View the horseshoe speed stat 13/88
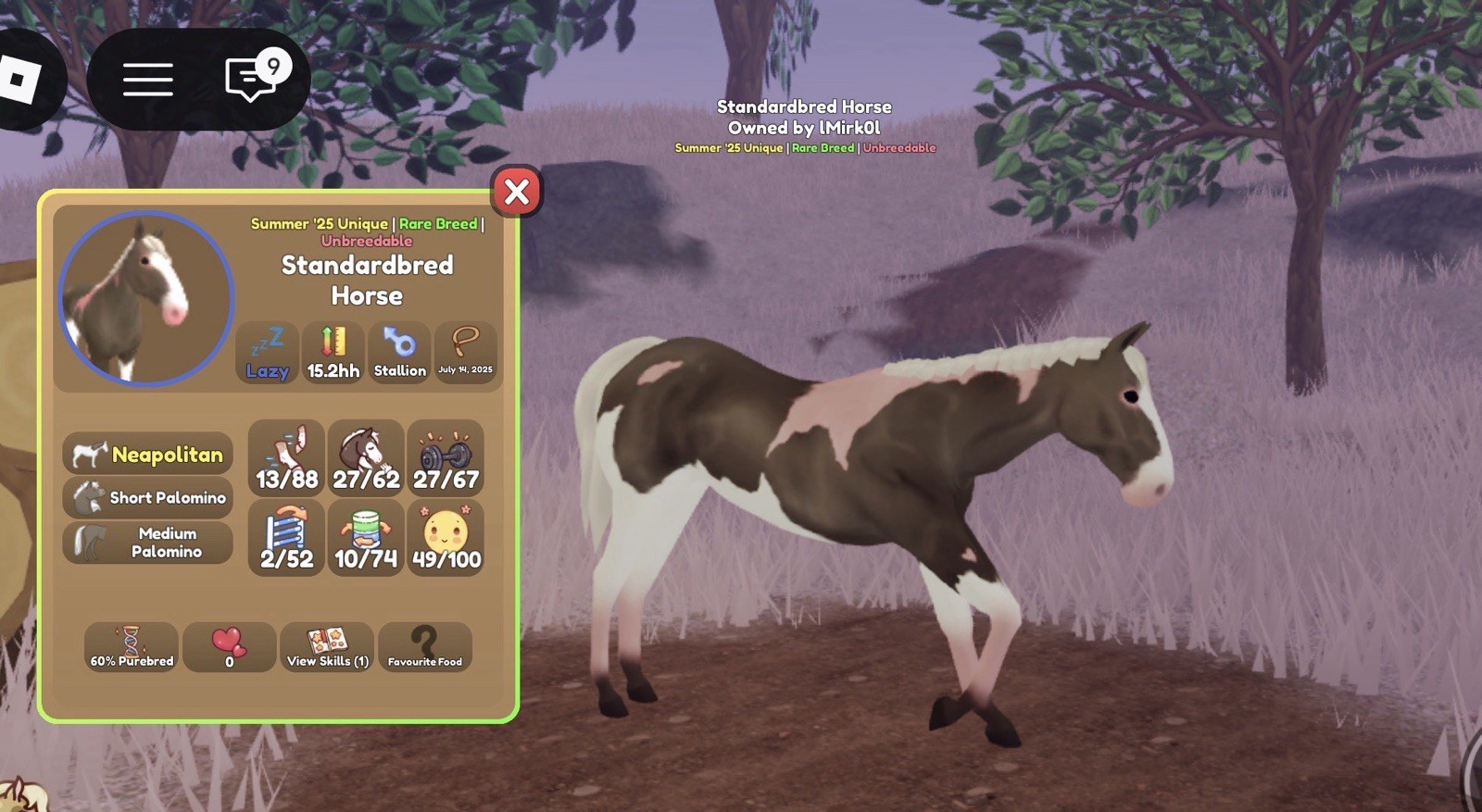The height and width of the screenshot is (812, 1482). pyautogui.click(x=284, y=456)
